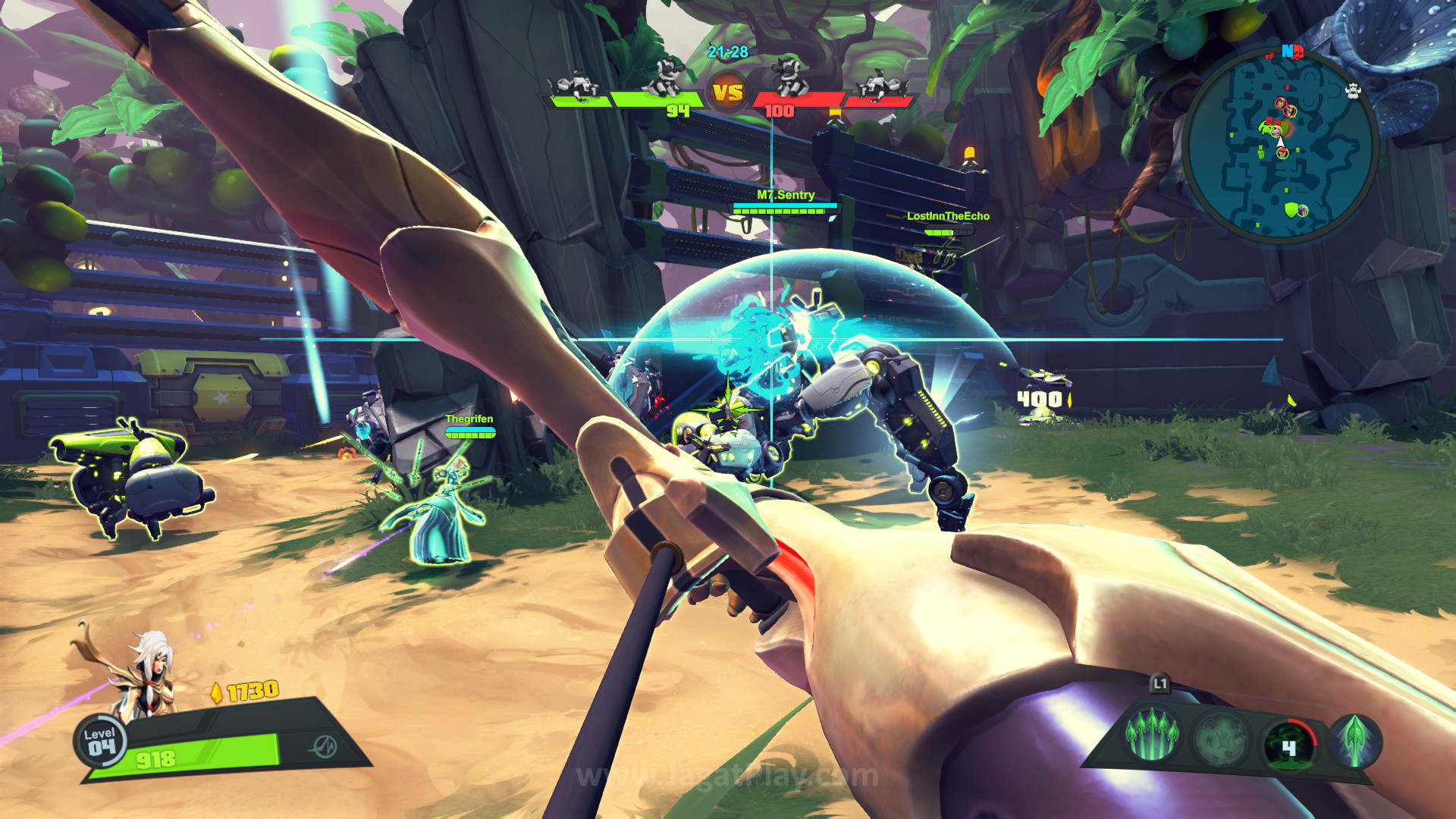Trigger the single glowing arrow ultimate ability
This screenshot has height=819, width=1456.
tap(1355, 739)
